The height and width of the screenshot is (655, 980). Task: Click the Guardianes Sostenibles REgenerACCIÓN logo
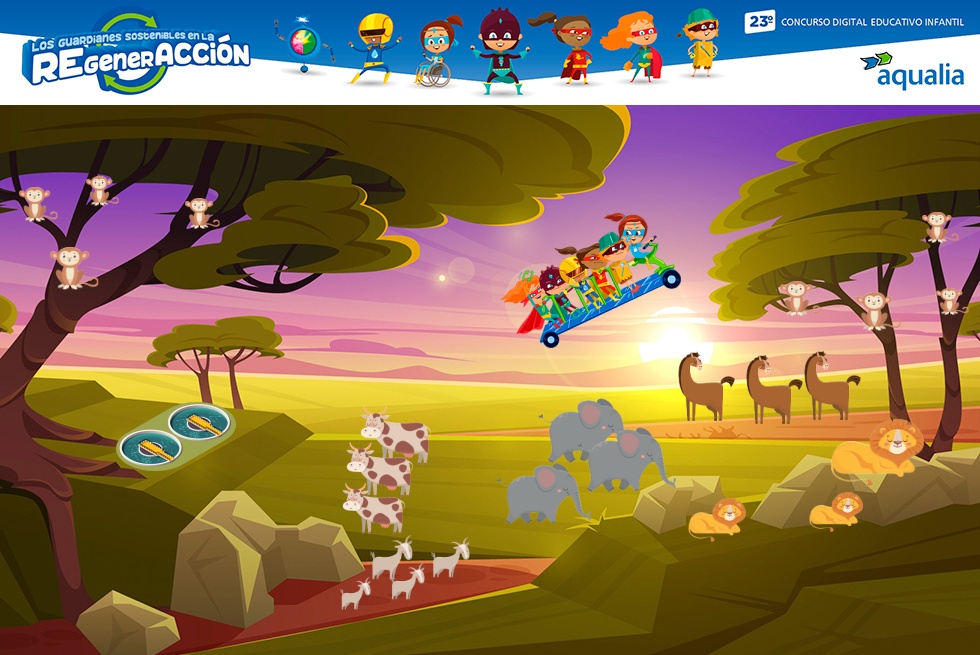[136, 55]
